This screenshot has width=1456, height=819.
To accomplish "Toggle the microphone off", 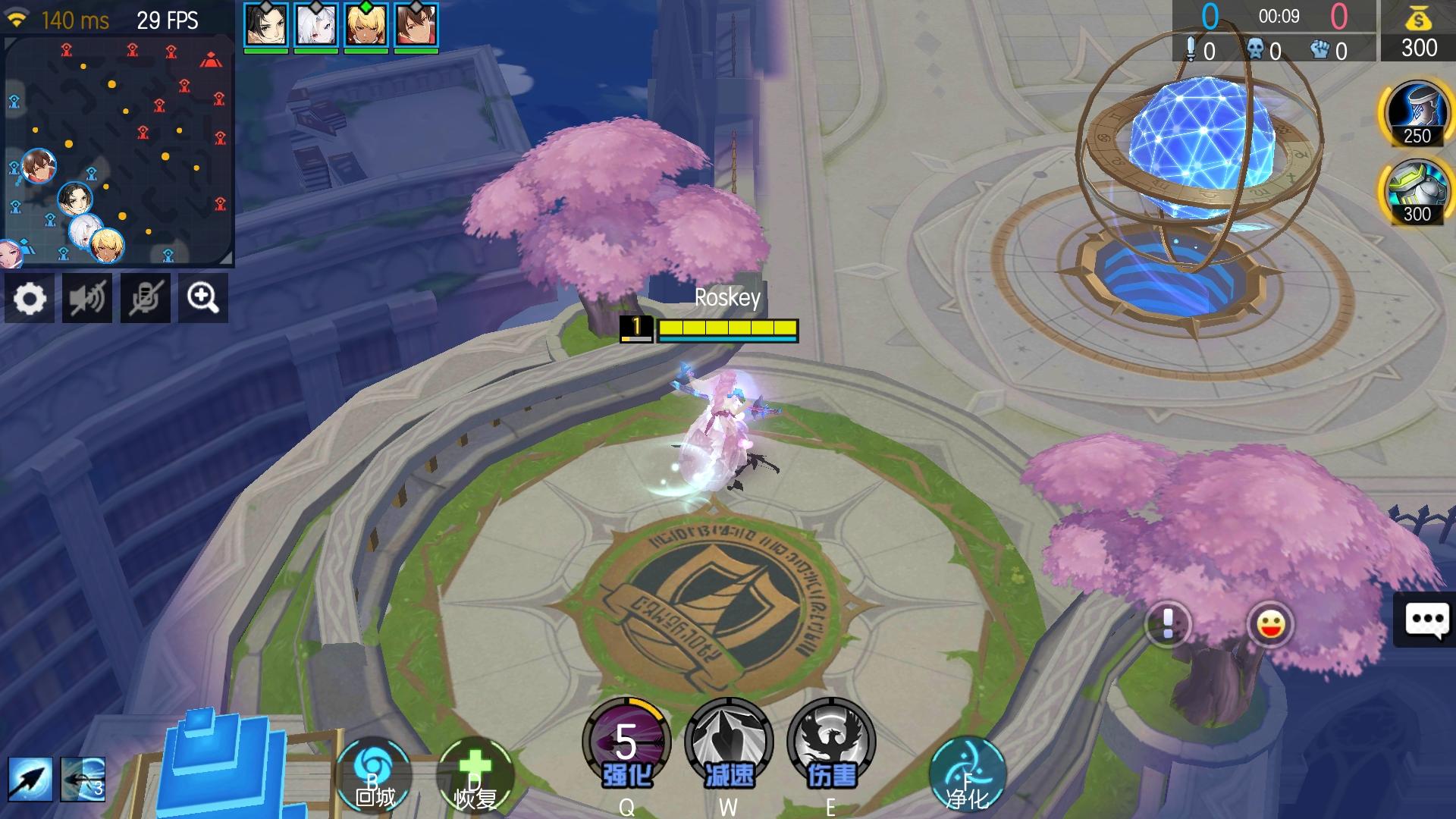I will click(x=144, y=297).
